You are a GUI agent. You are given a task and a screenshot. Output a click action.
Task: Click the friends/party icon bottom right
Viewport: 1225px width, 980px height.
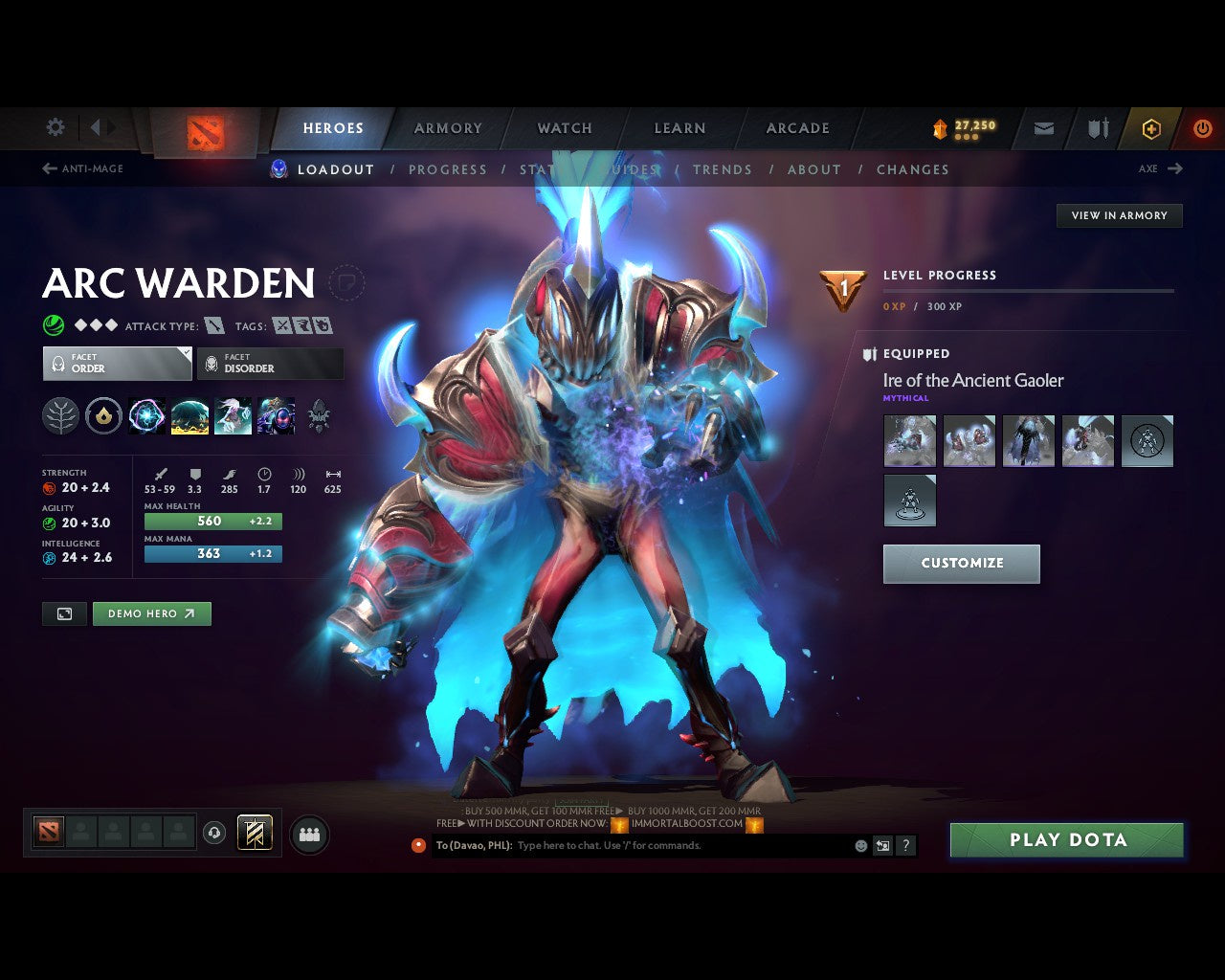point(306,832)
